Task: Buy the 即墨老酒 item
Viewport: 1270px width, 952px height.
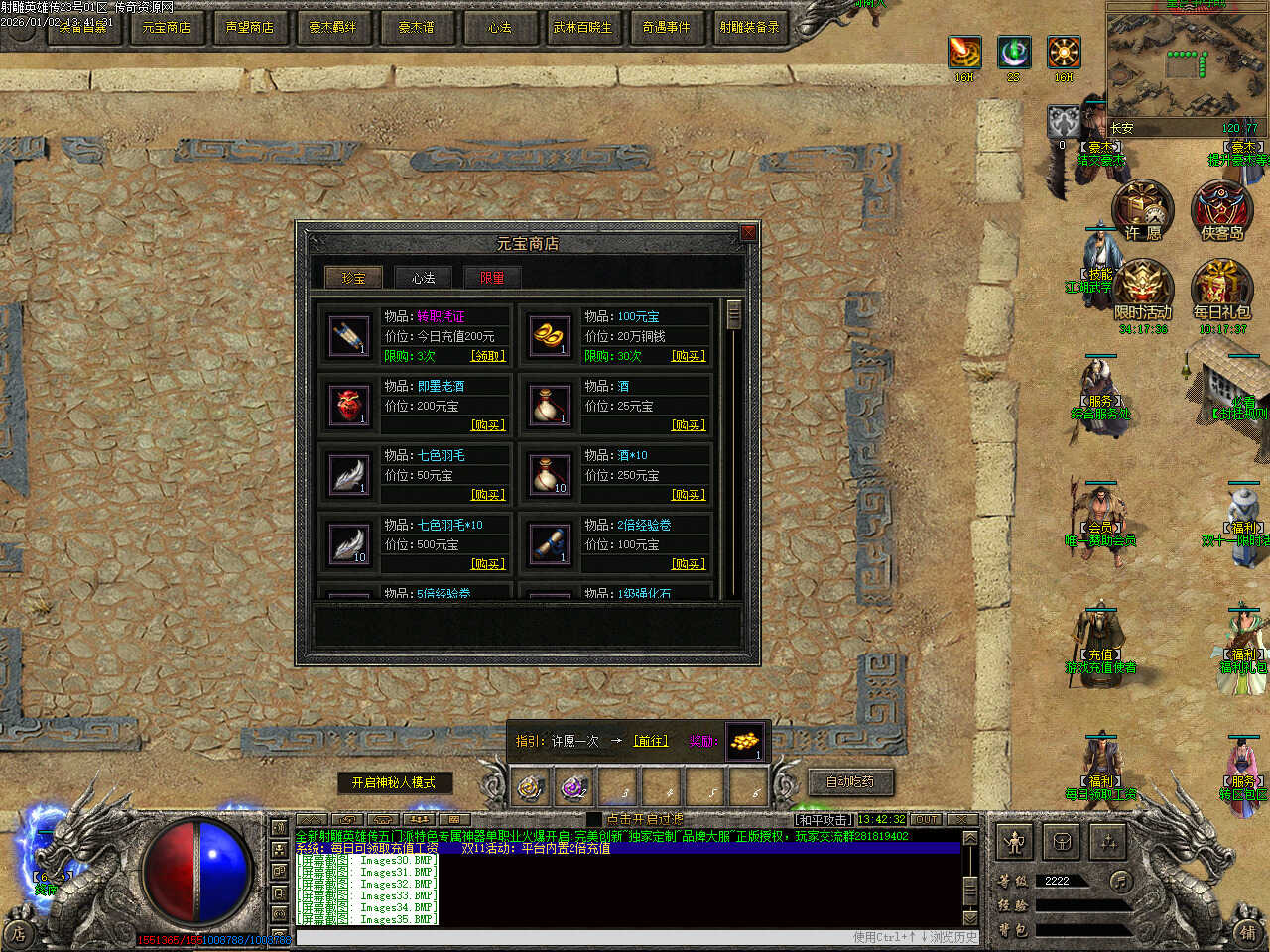Action: pos(488,425)
